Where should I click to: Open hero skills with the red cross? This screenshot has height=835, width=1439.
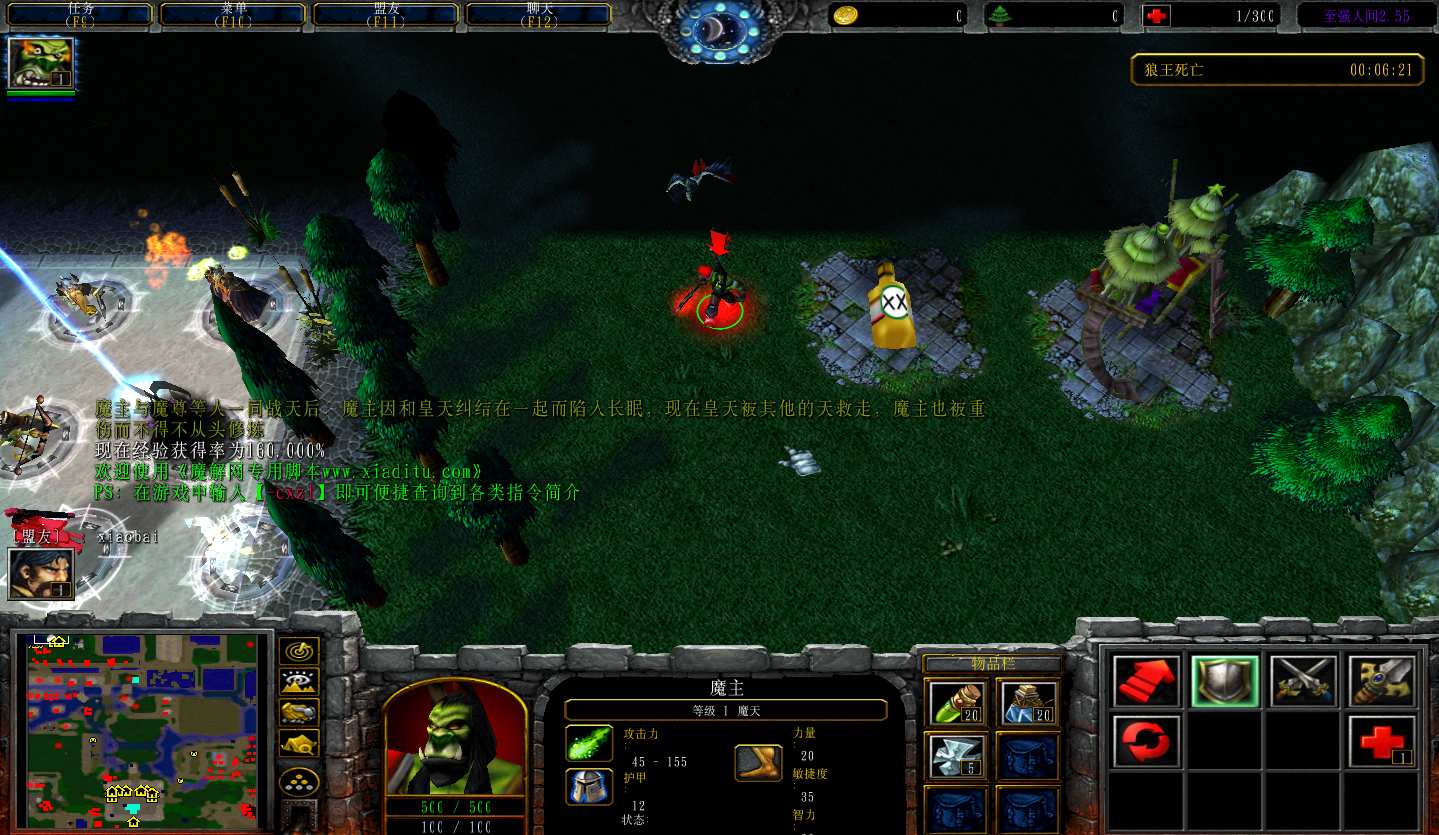tap(1382, 741)
